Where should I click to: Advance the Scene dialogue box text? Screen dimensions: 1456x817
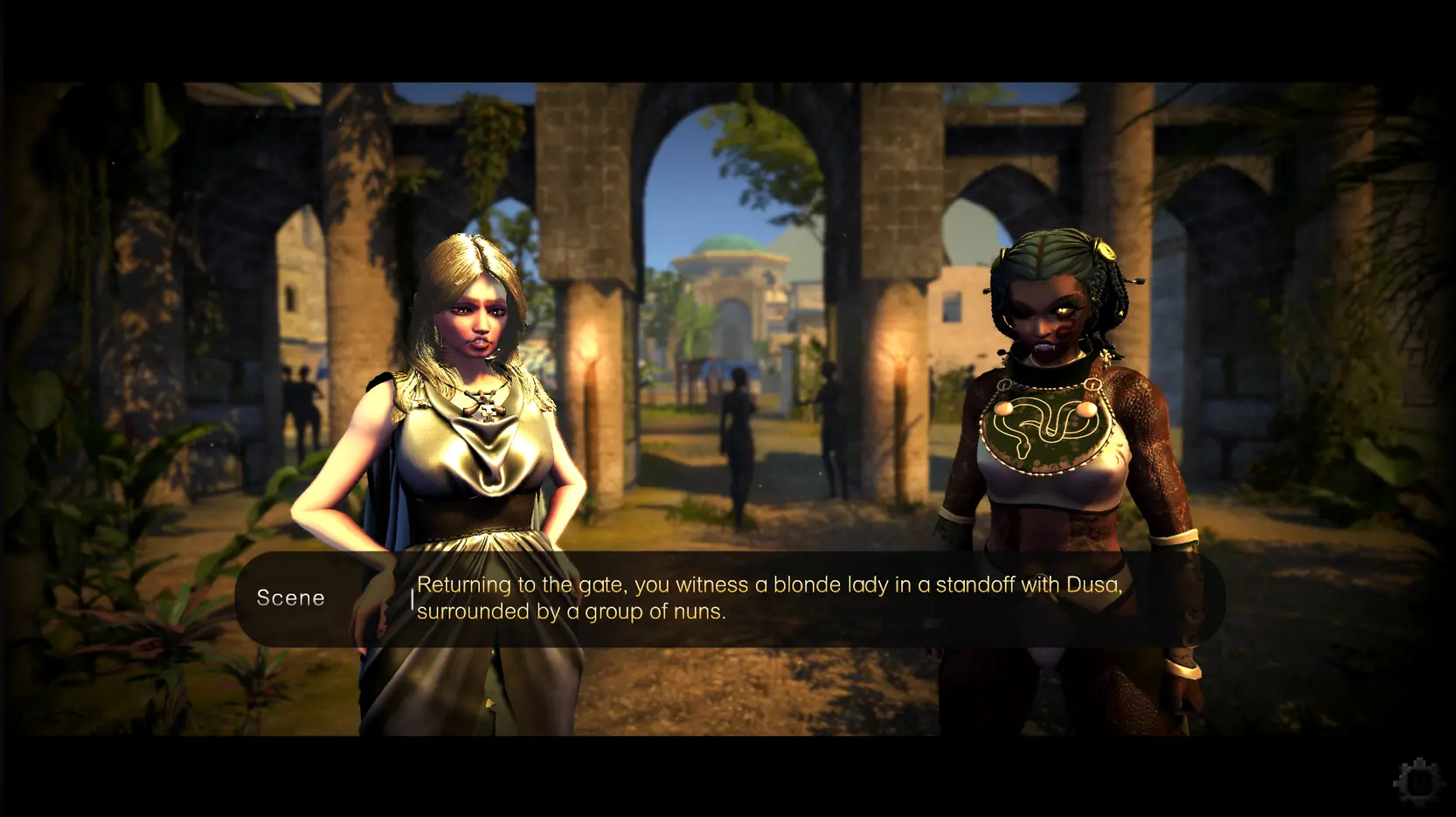click(x=729, y=599)
